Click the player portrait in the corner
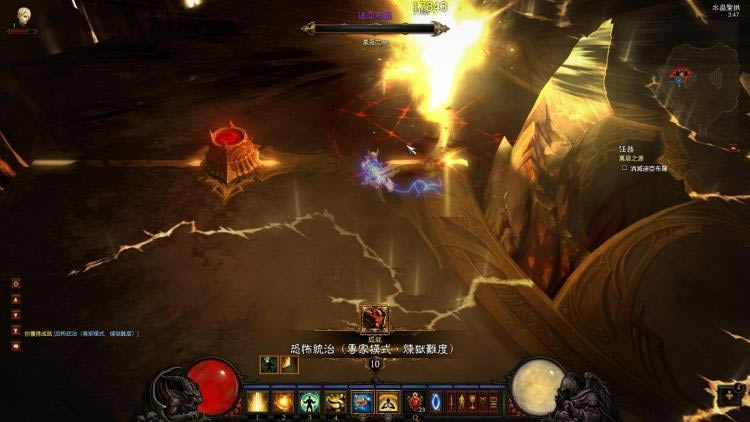This screenshot has height=422, width=750. tap(23, 15)
